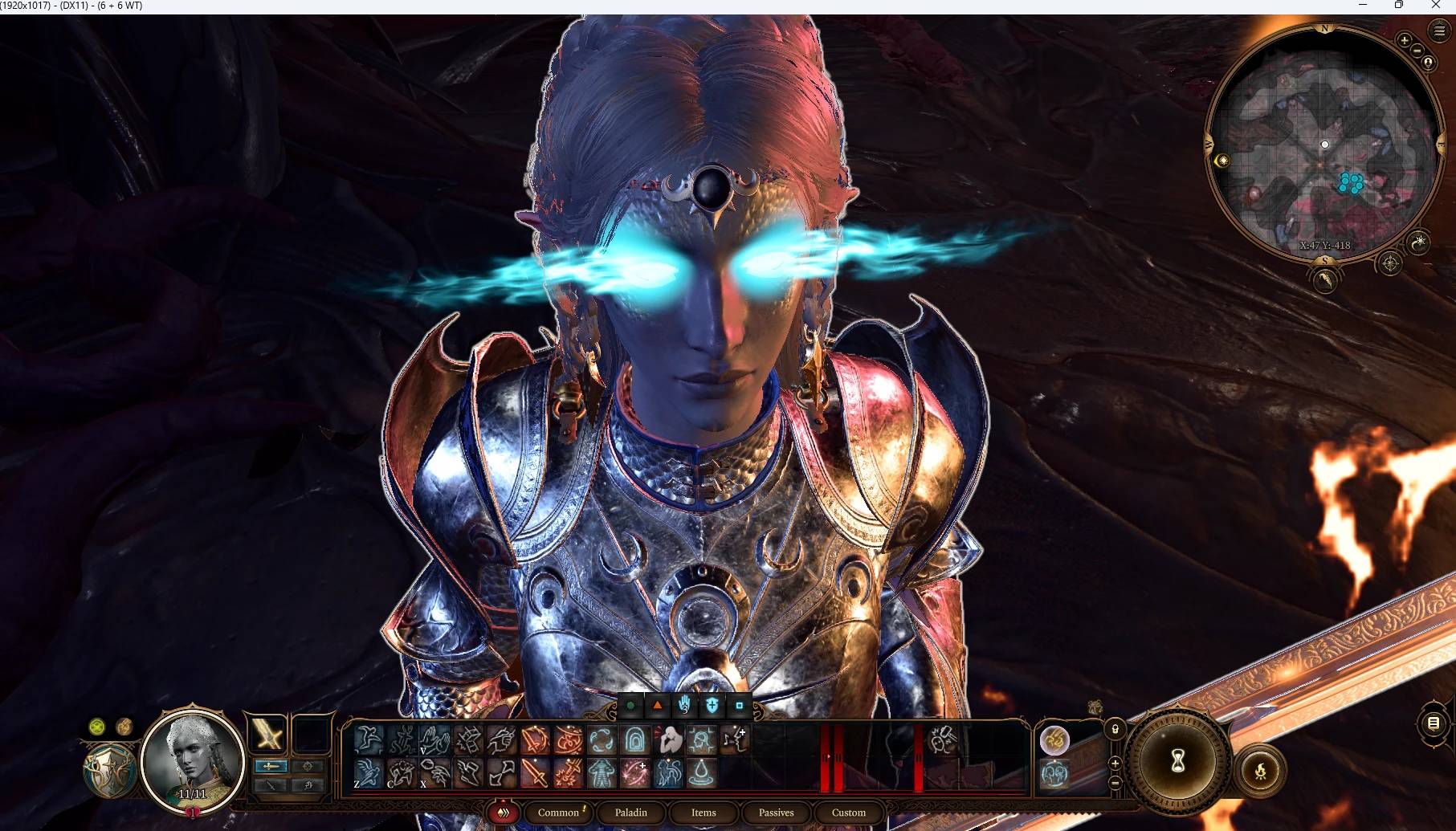Open the combat log button
1456x831 pixels.
(1434, 723)
